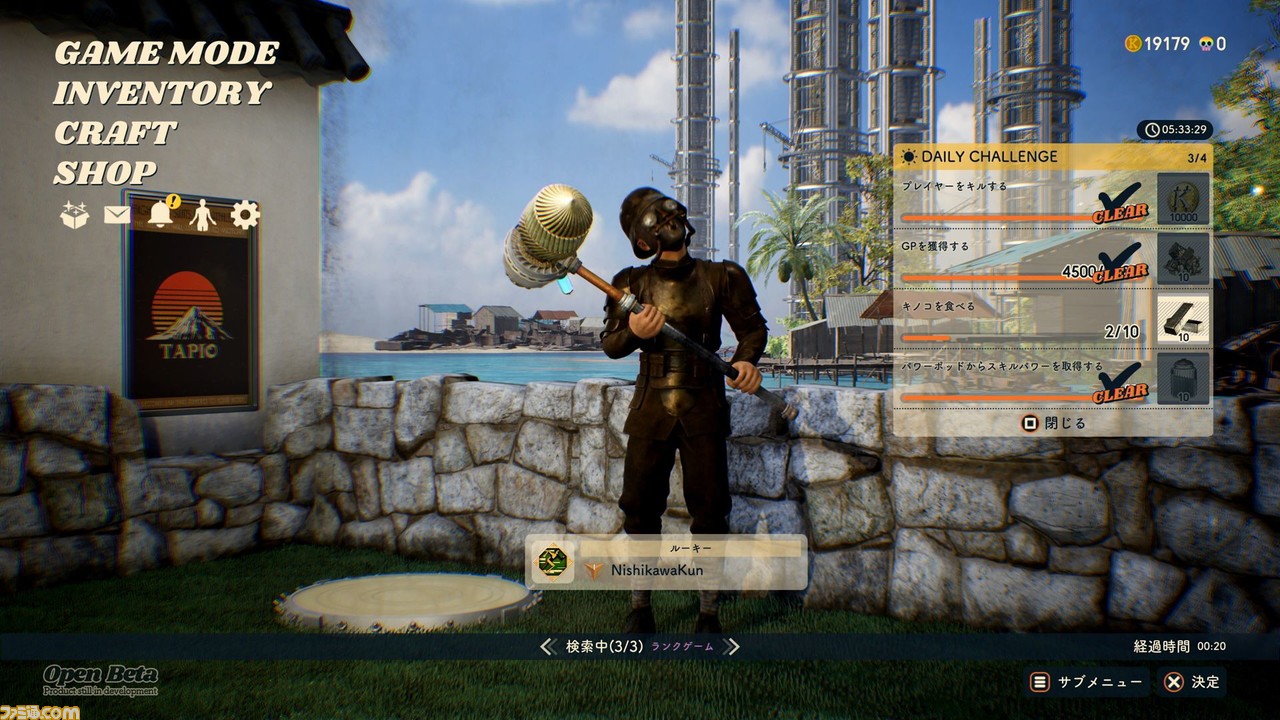The height and width of the screenshot is (720, 1280).
Task: View notifications via the bell icon
Action: [x=160, y=214]
